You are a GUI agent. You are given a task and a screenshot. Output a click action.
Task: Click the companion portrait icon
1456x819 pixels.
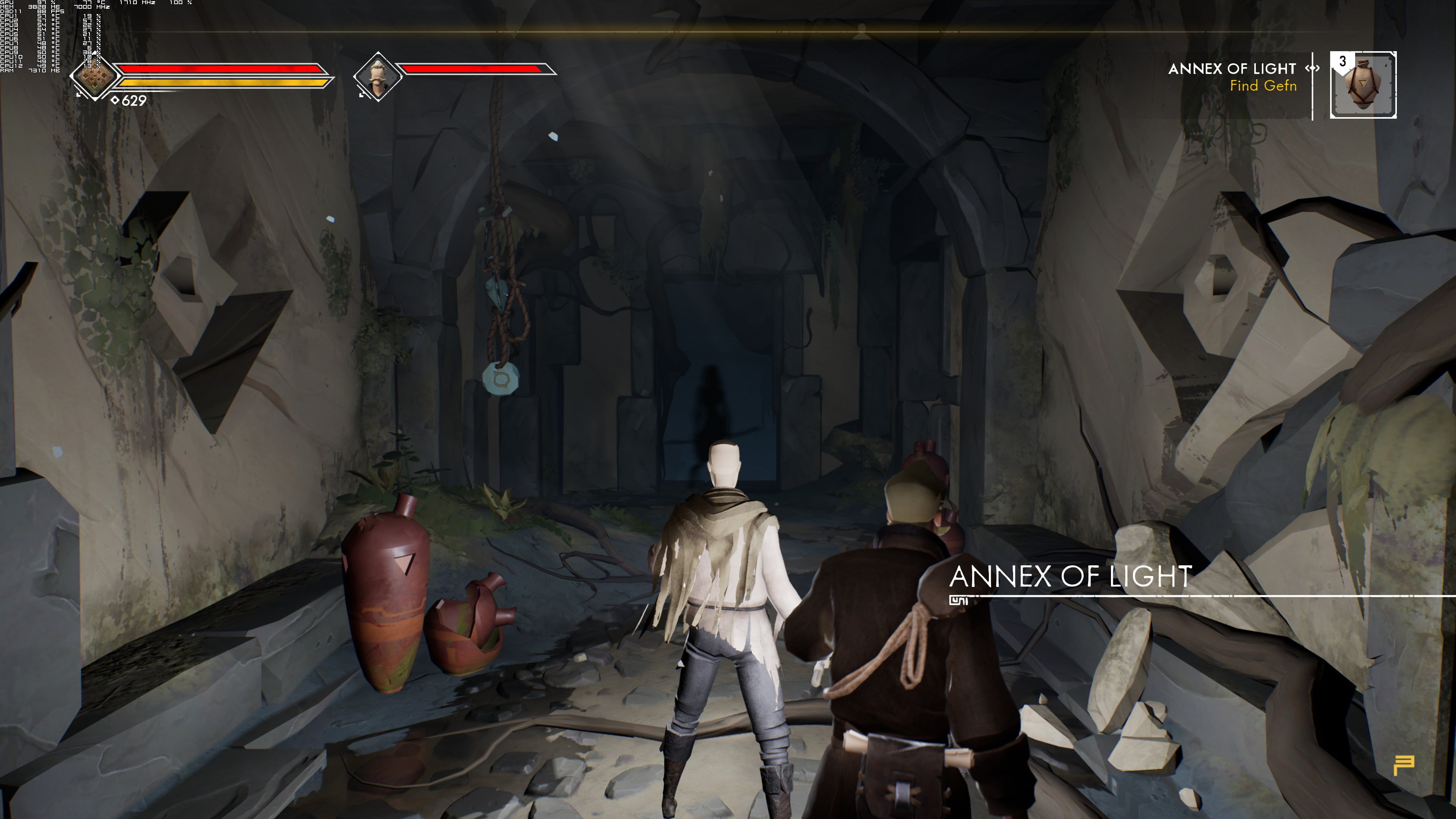[x=378, y=76]
